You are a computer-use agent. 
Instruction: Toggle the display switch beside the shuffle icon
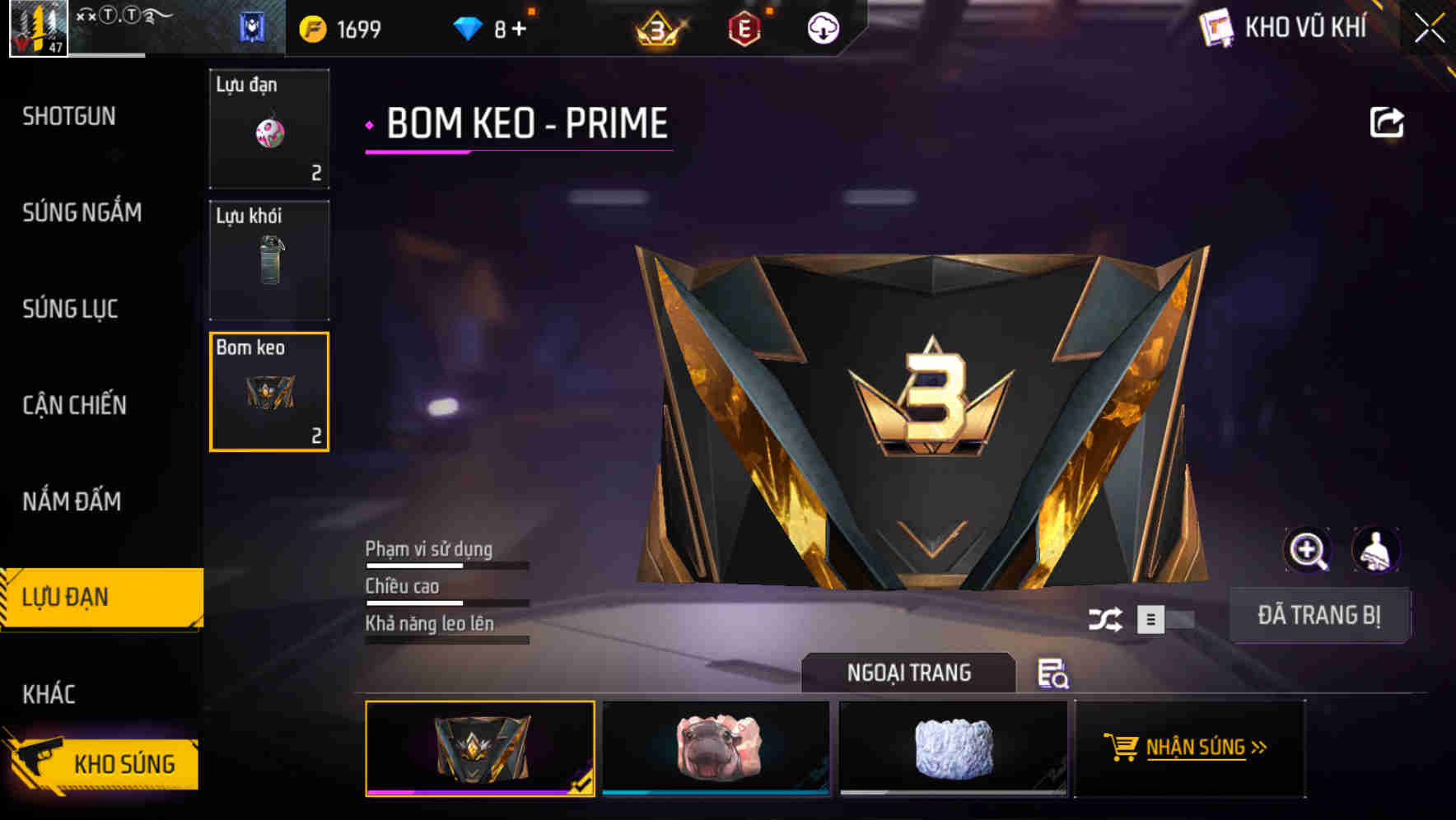[1163, 621]
